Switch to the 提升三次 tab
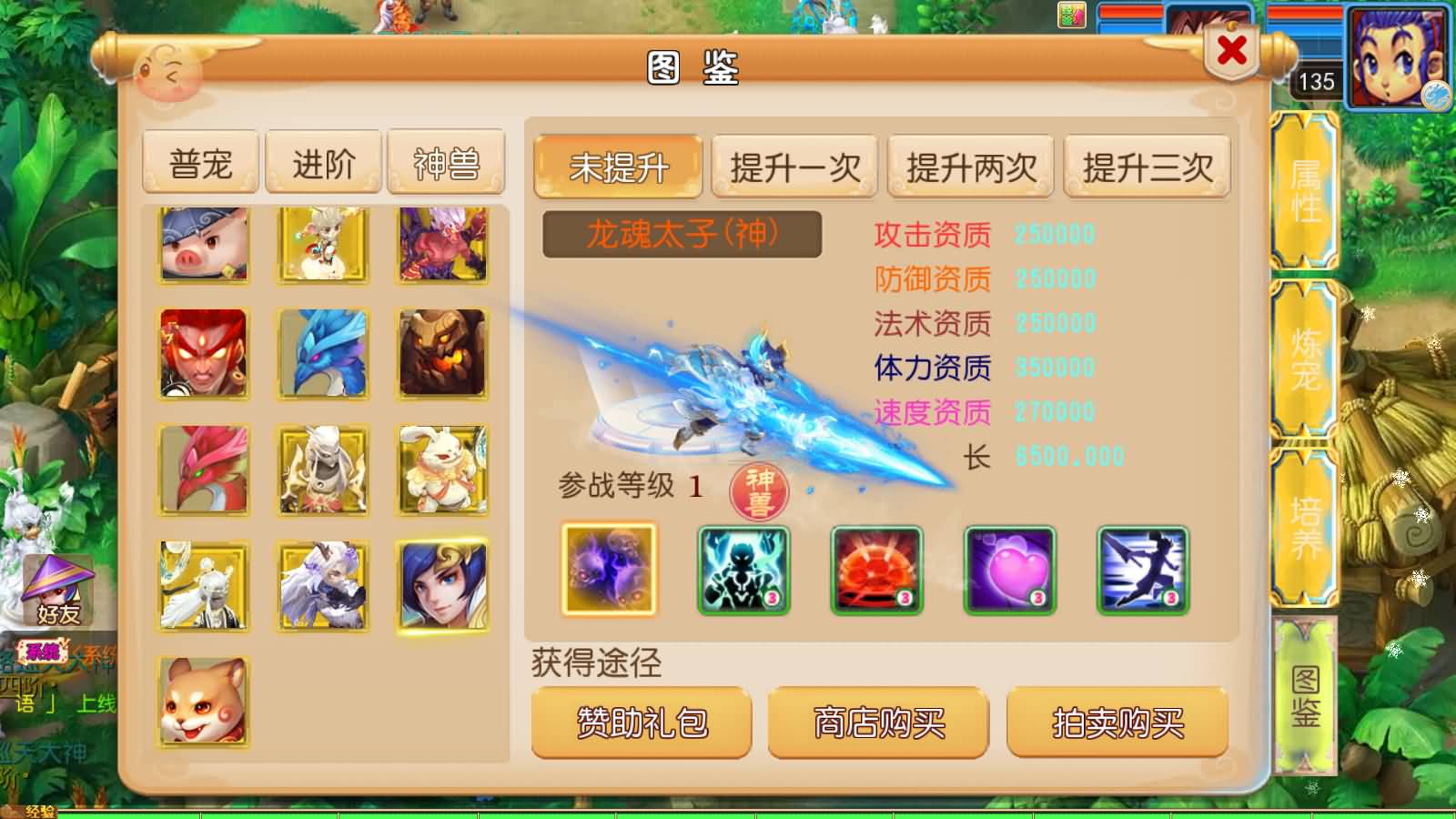Image resolution: width=1456 pixels, height=819 pixels. (1146, 167)
